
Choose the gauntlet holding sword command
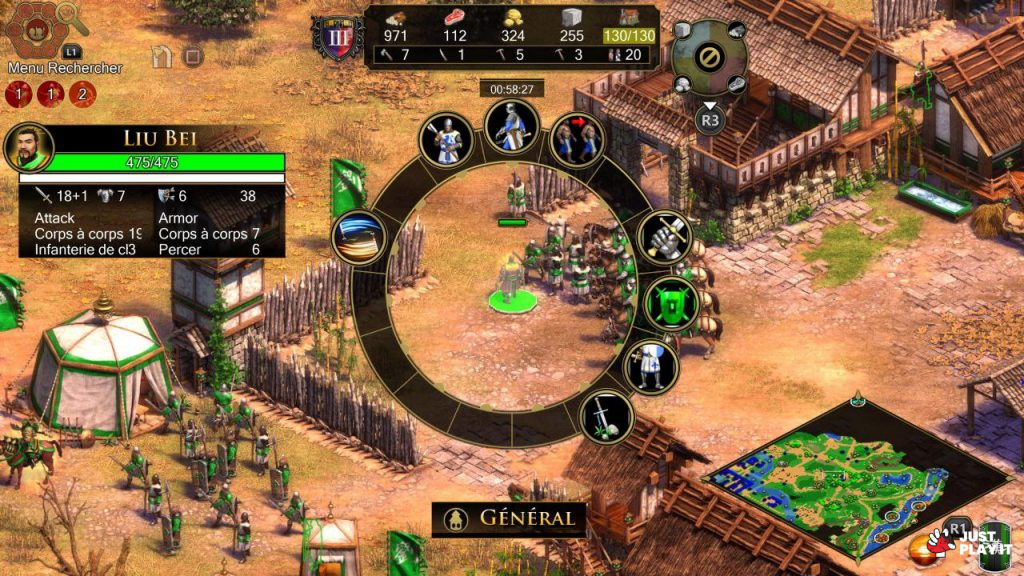coord(663,237)
